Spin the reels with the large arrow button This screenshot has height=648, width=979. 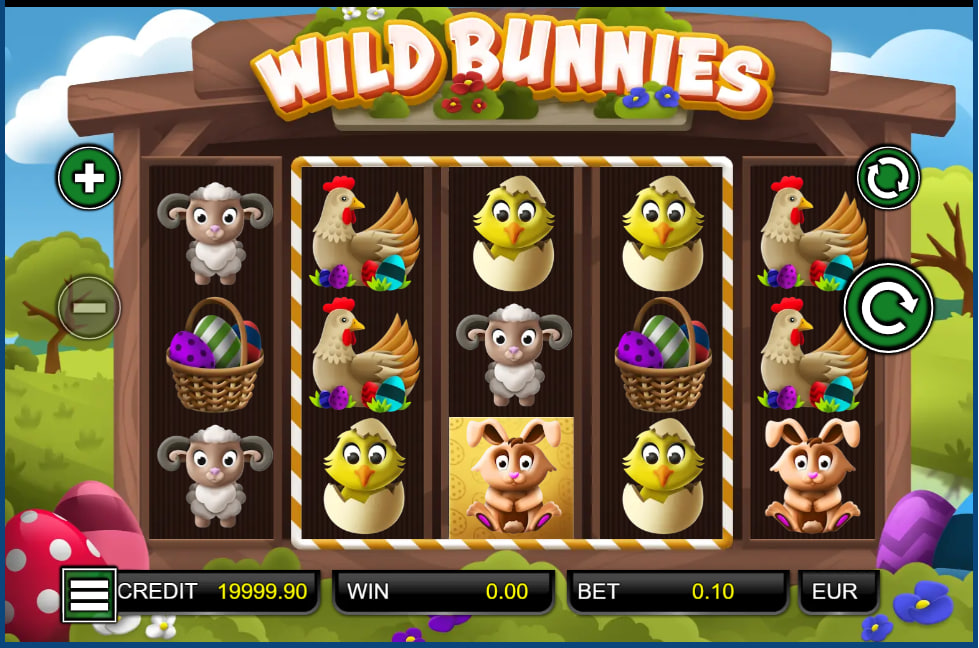tap(888, 308)
